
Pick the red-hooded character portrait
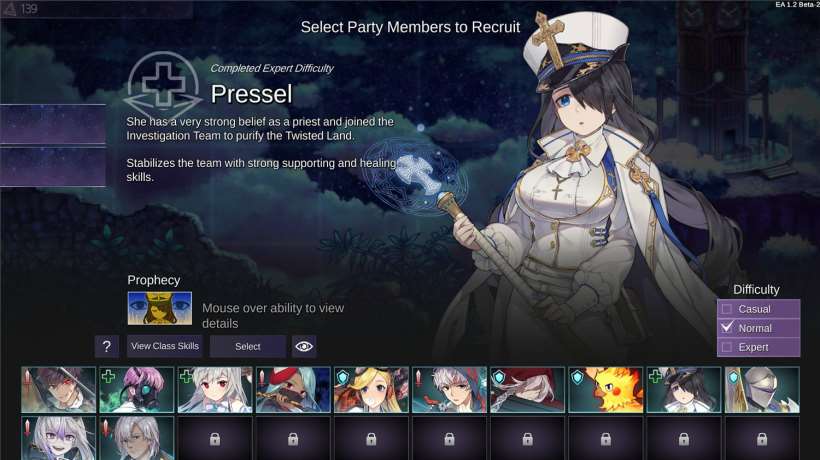coord(526,390)
